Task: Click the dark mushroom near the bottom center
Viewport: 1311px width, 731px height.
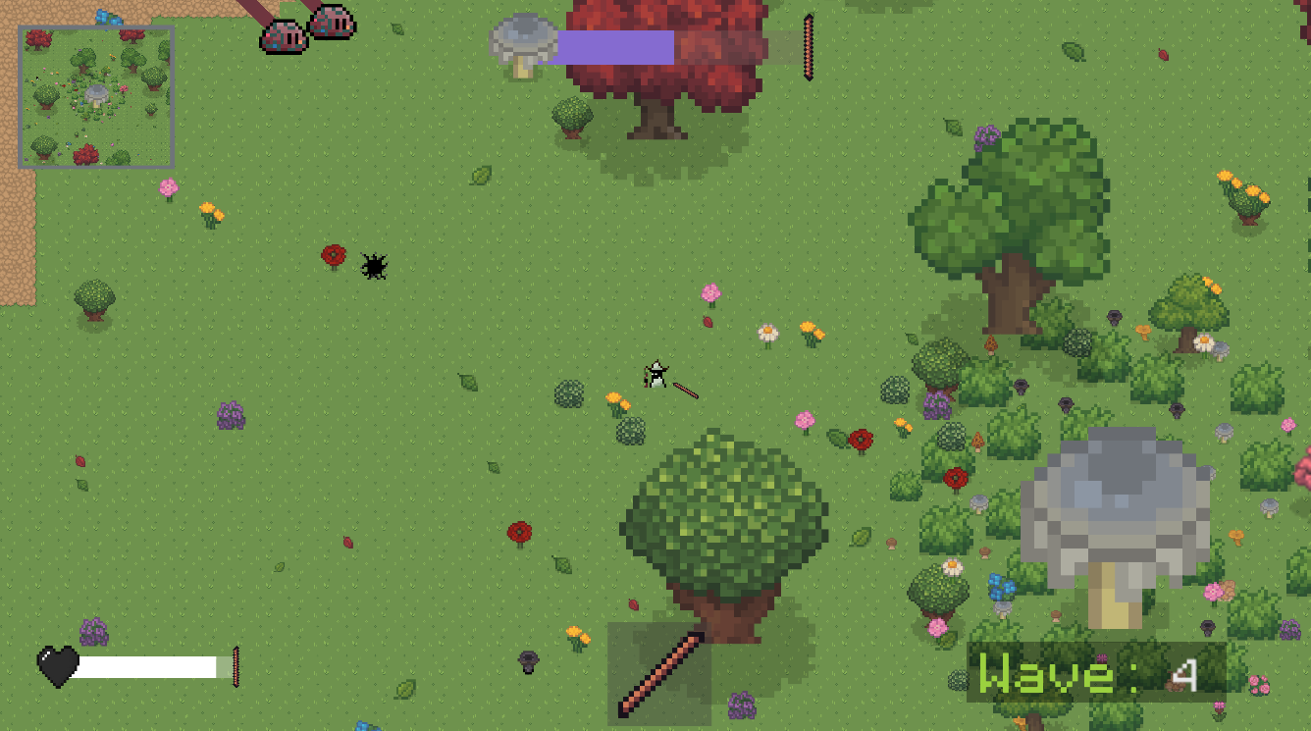Action: pos(528,660)
